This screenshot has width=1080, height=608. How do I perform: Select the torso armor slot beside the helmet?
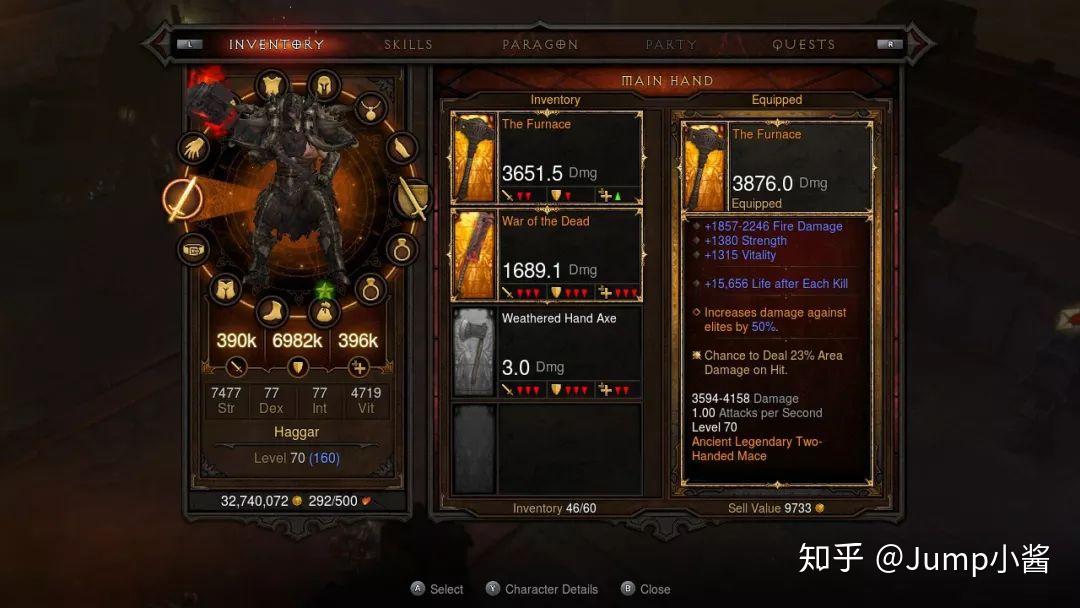coord(272,87)
